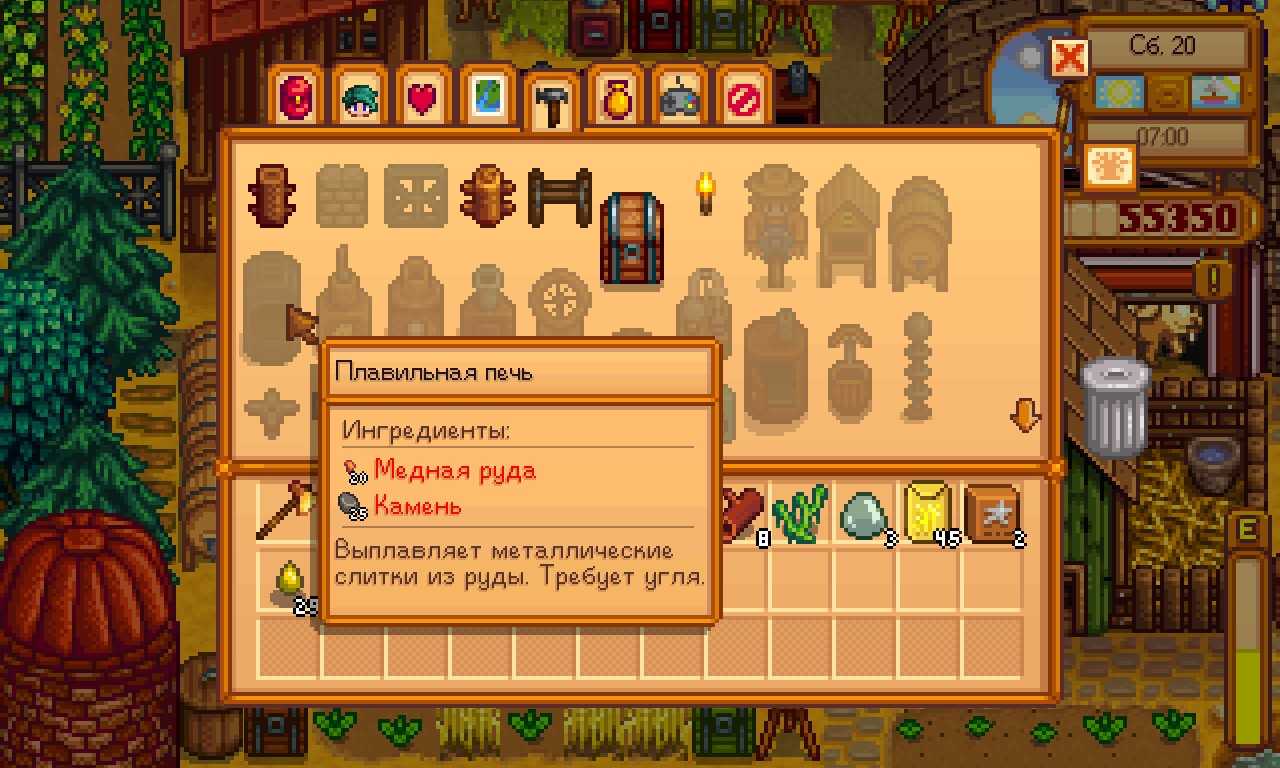The height and width of the screenshot is (768, 1280).
Task: Open the exit game tab
Action: pos(741,99)
